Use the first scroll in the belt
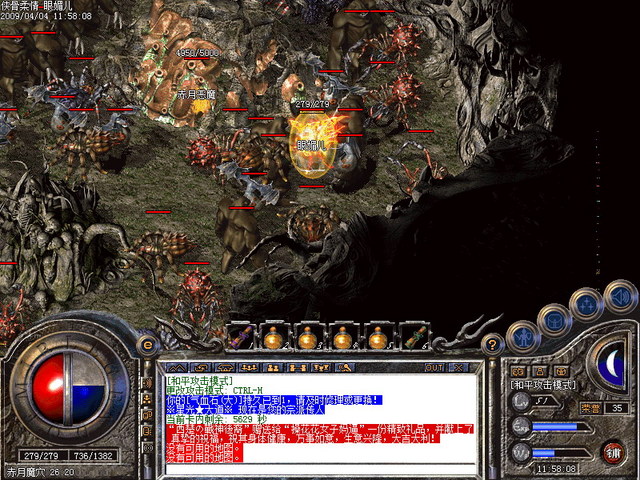 tap(241, 337)
